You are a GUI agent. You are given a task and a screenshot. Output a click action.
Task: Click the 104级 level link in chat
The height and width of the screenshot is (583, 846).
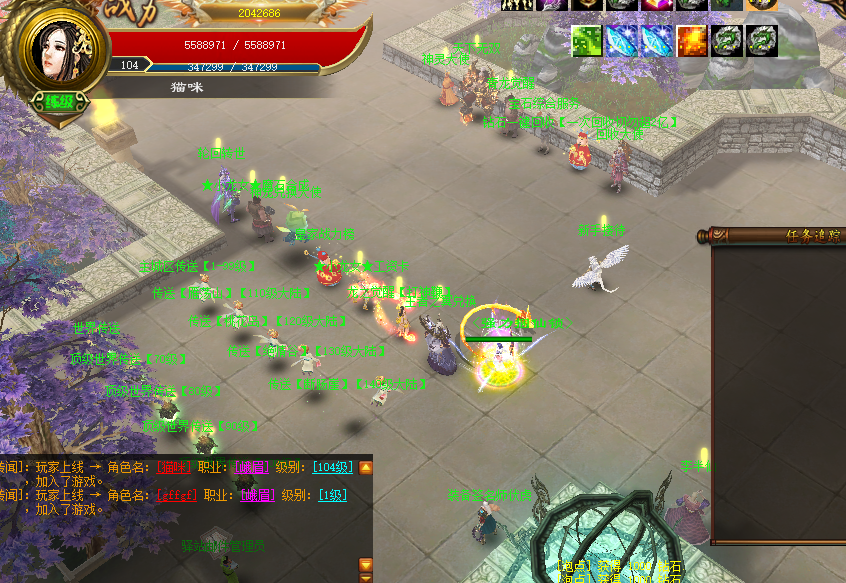334,467
